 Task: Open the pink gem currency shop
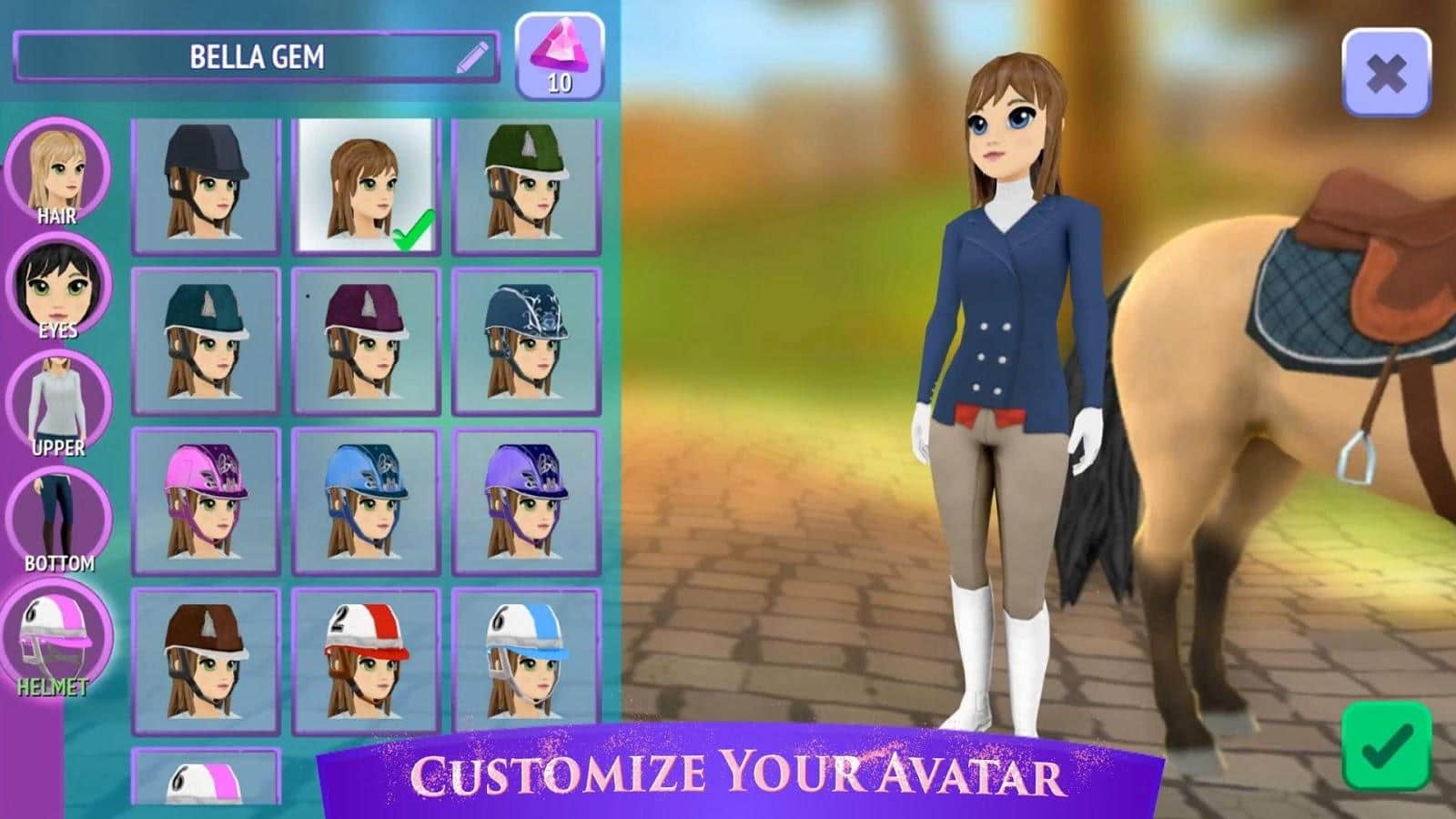(x=560, y=56)
